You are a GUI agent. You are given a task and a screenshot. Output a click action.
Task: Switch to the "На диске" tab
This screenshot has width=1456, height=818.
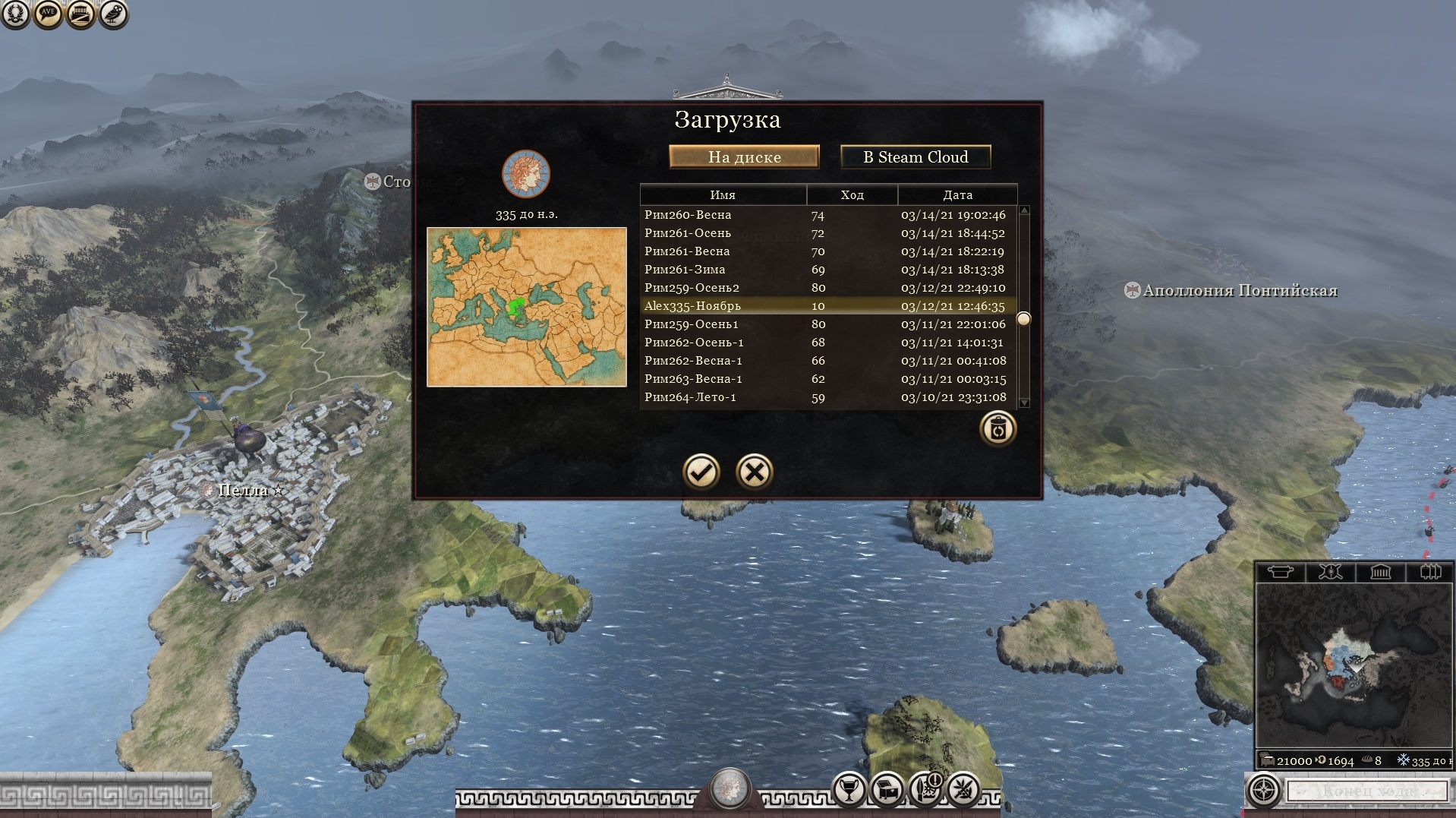[744, 157]
